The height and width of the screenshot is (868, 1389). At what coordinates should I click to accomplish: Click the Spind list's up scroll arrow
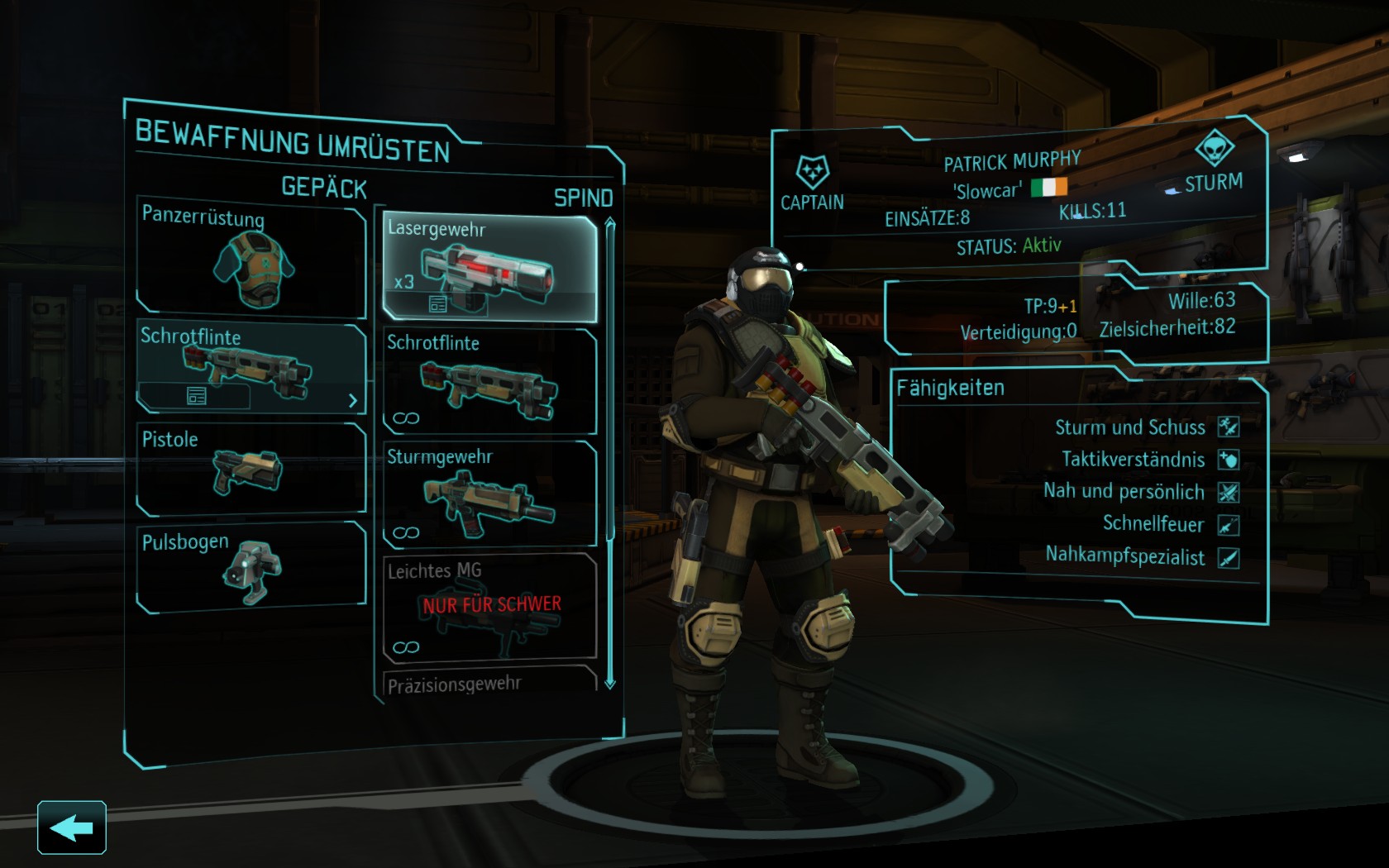click(610, 223)
